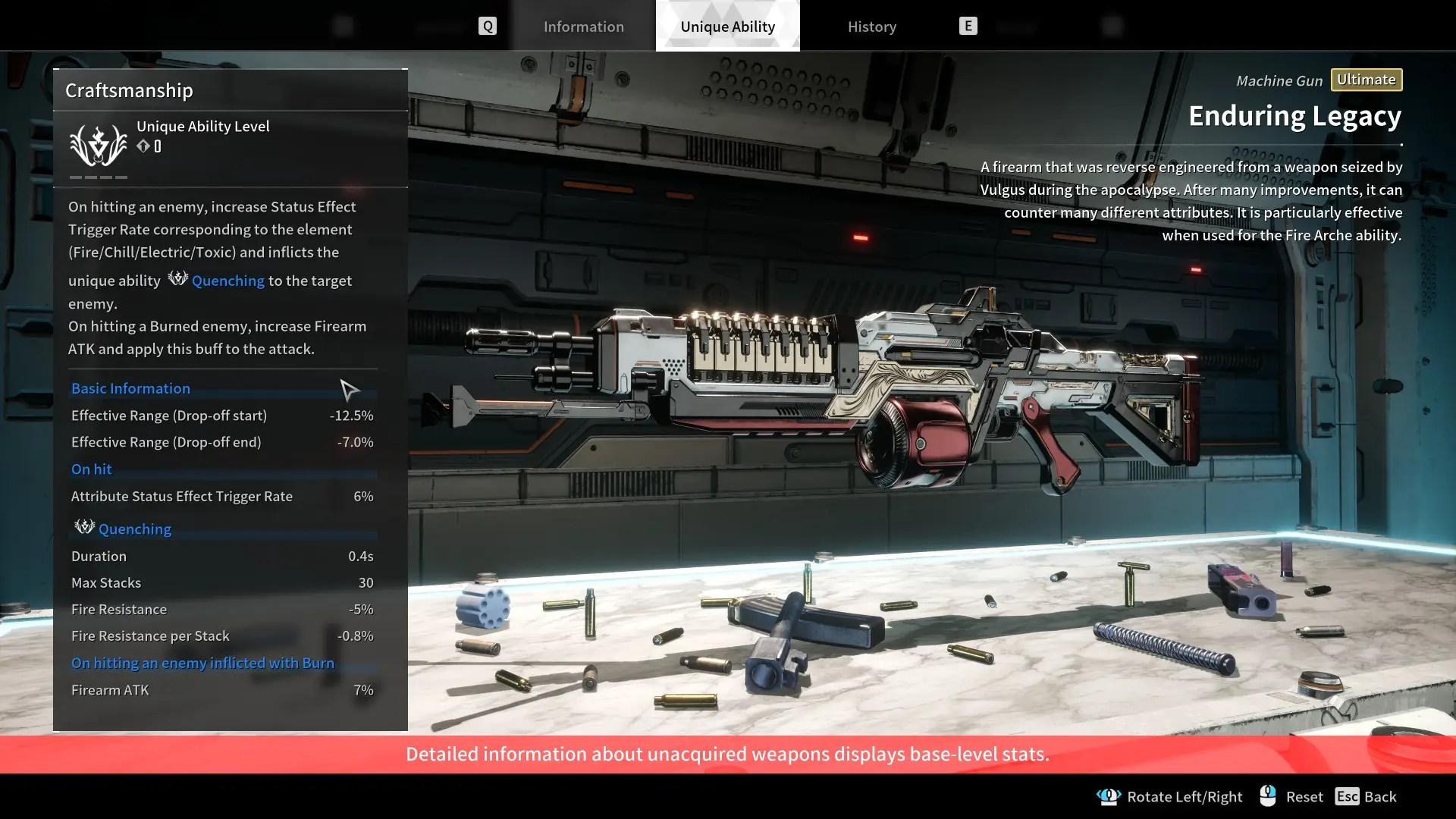The width and height of the screenshot is (1456, 819).
Task: Open the Quenching link in the description
Action: click(227, 281)
